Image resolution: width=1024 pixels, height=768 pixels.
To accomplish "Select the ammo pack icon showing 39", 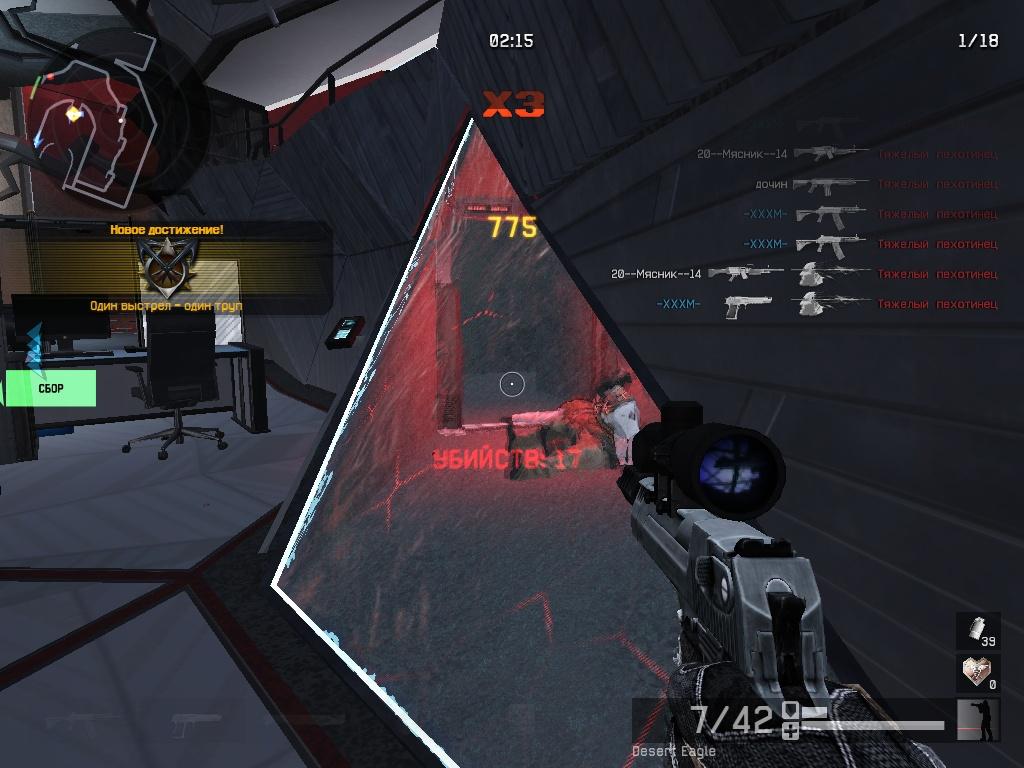I will tap(976, 630).
